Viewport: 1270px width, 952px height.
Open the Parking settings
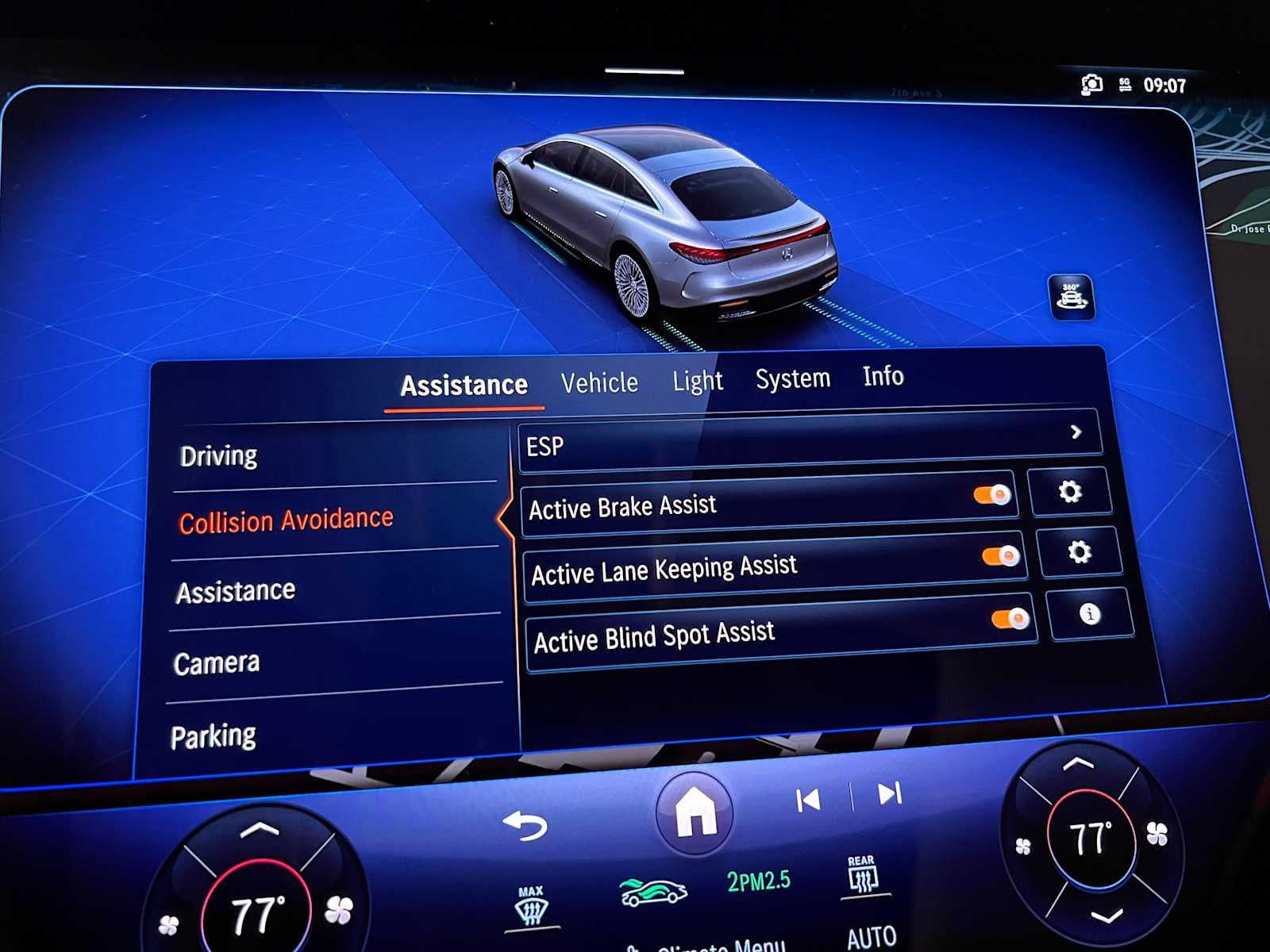pyautogui.click(x=215, y=735)
